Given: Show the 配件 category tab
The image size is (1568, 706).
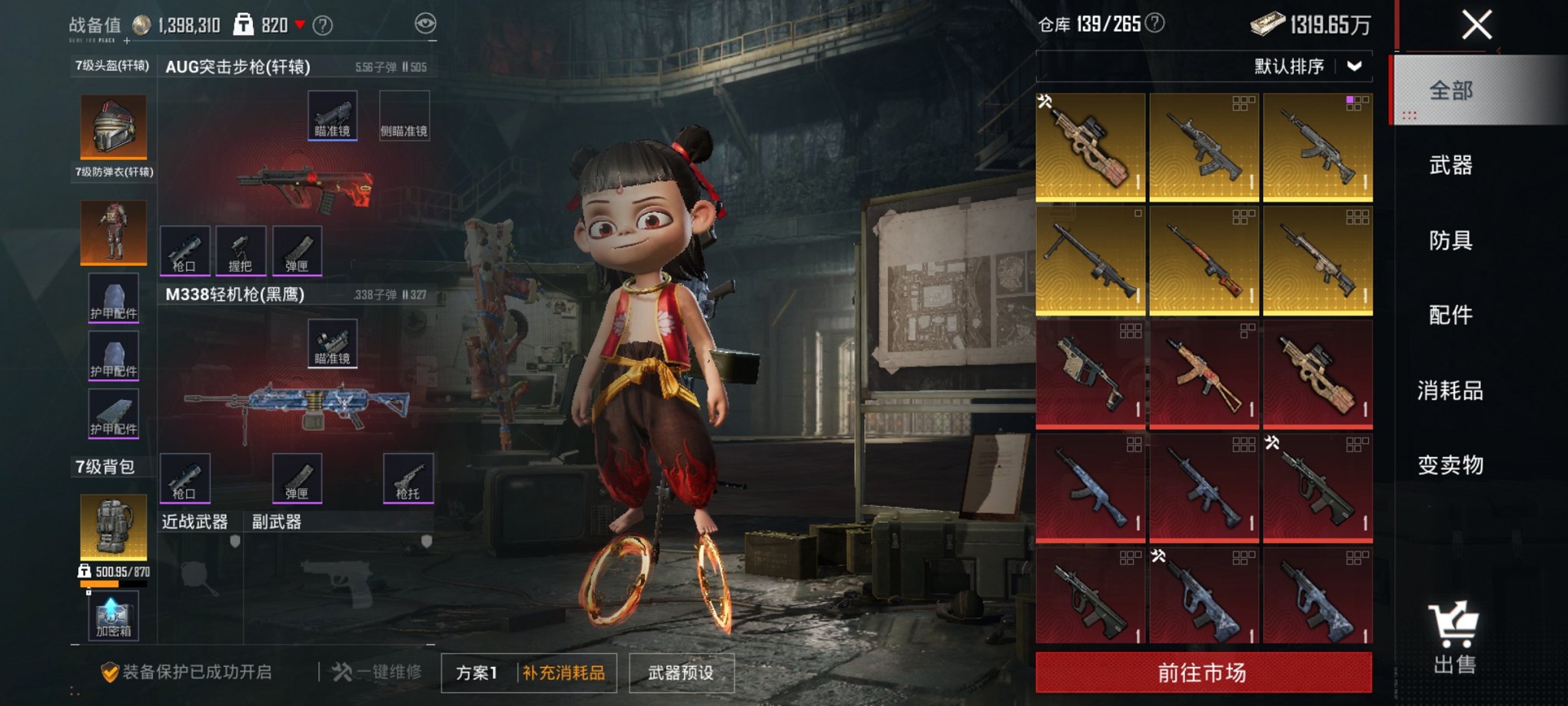Looking at the screenshot, I should 1450,315.
